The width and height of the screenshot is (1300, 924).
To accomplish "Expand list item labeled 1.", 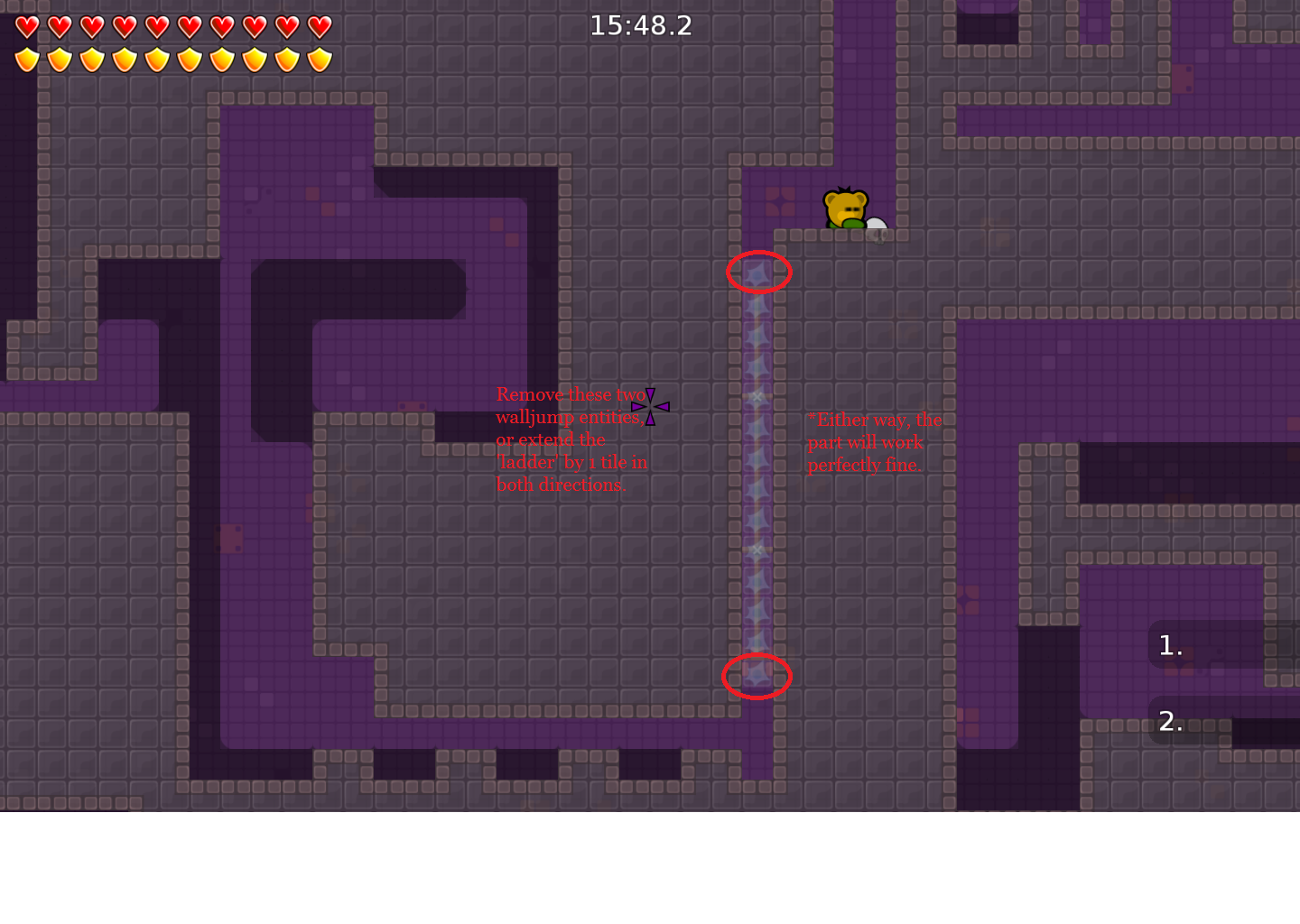I will click(1168, 645).
